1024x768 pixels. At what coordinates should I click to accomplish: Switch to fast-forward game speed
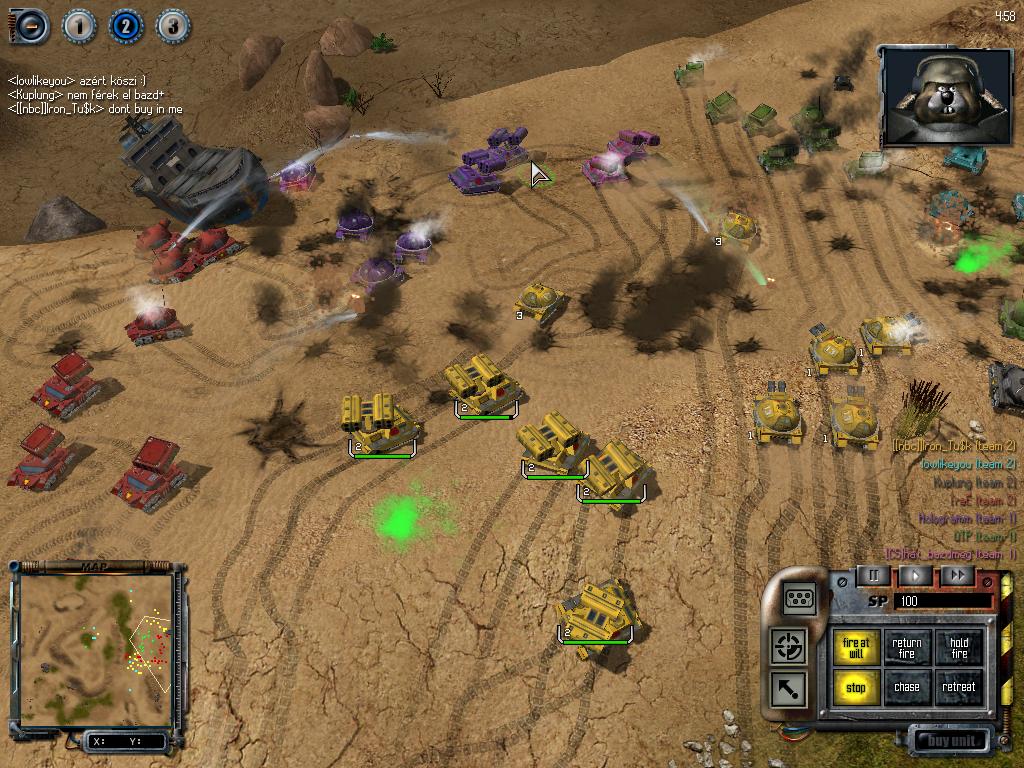pyautogui.click(x=957, y=576)
